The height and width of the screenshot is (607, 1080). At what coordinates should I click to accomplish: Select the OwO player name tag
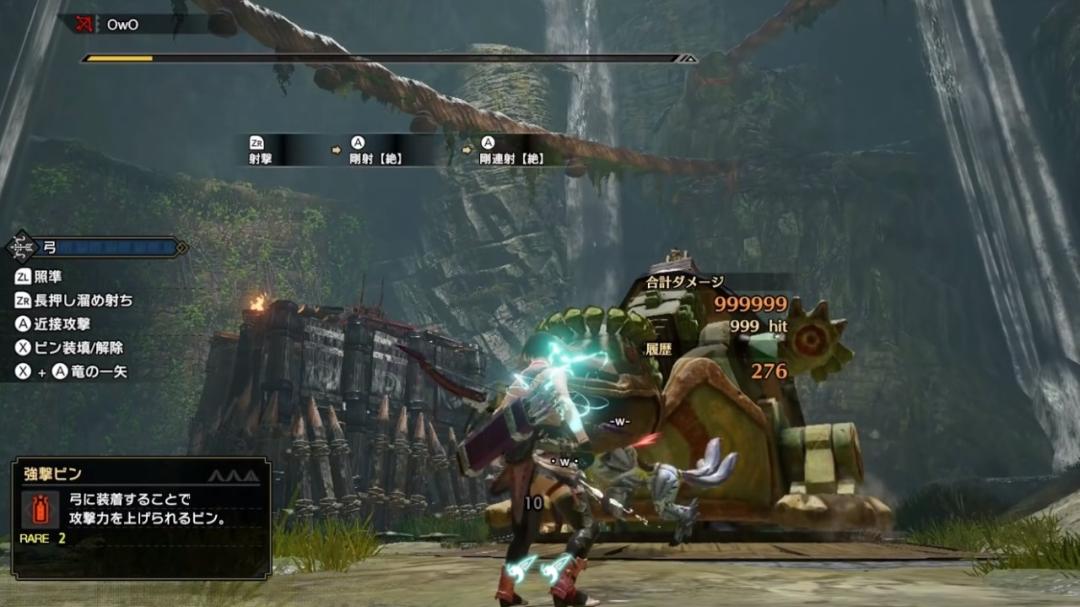(x=122, y=25)
